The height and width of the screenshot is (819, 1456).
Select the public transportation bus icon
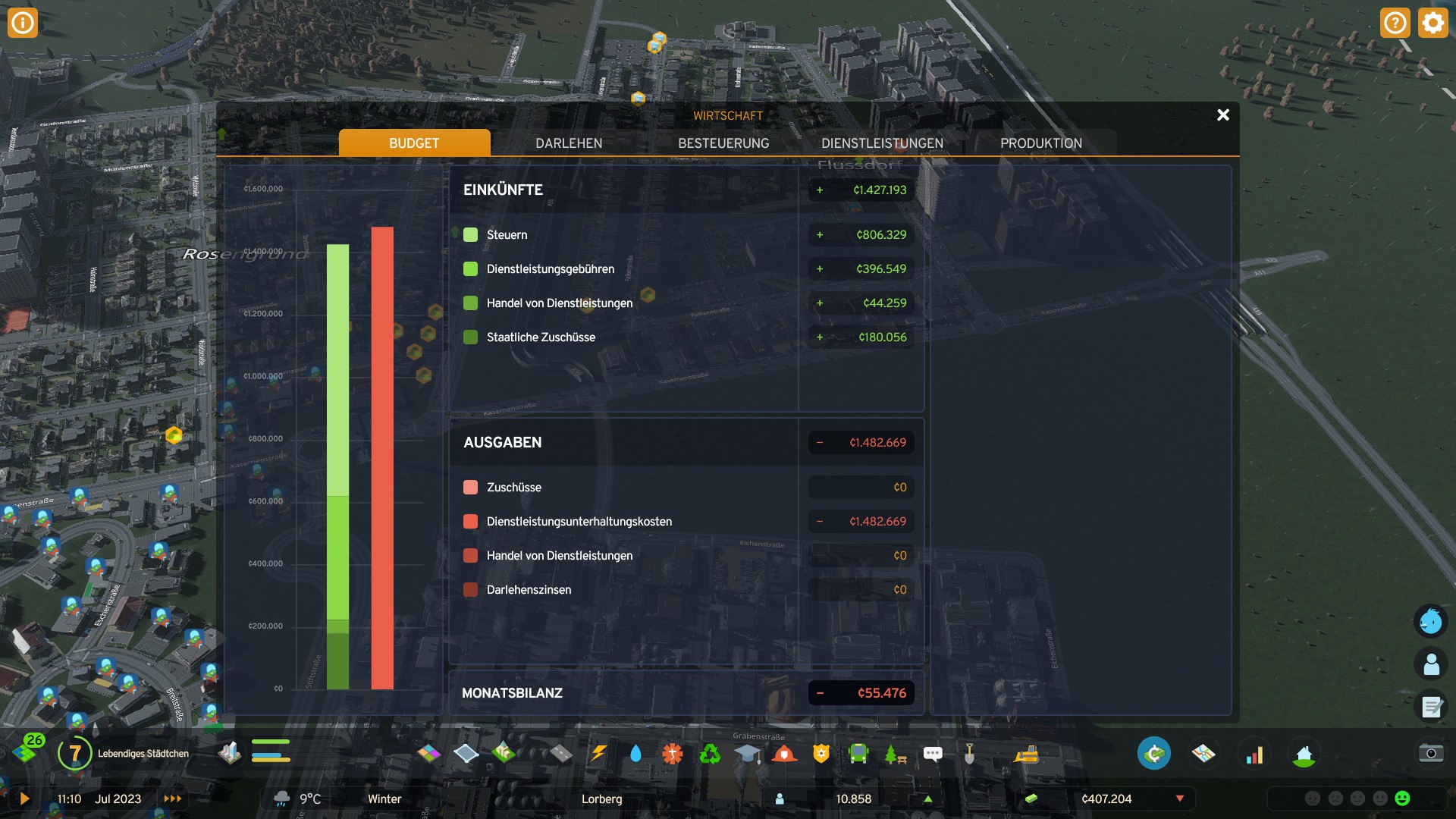tap(859, 753)
